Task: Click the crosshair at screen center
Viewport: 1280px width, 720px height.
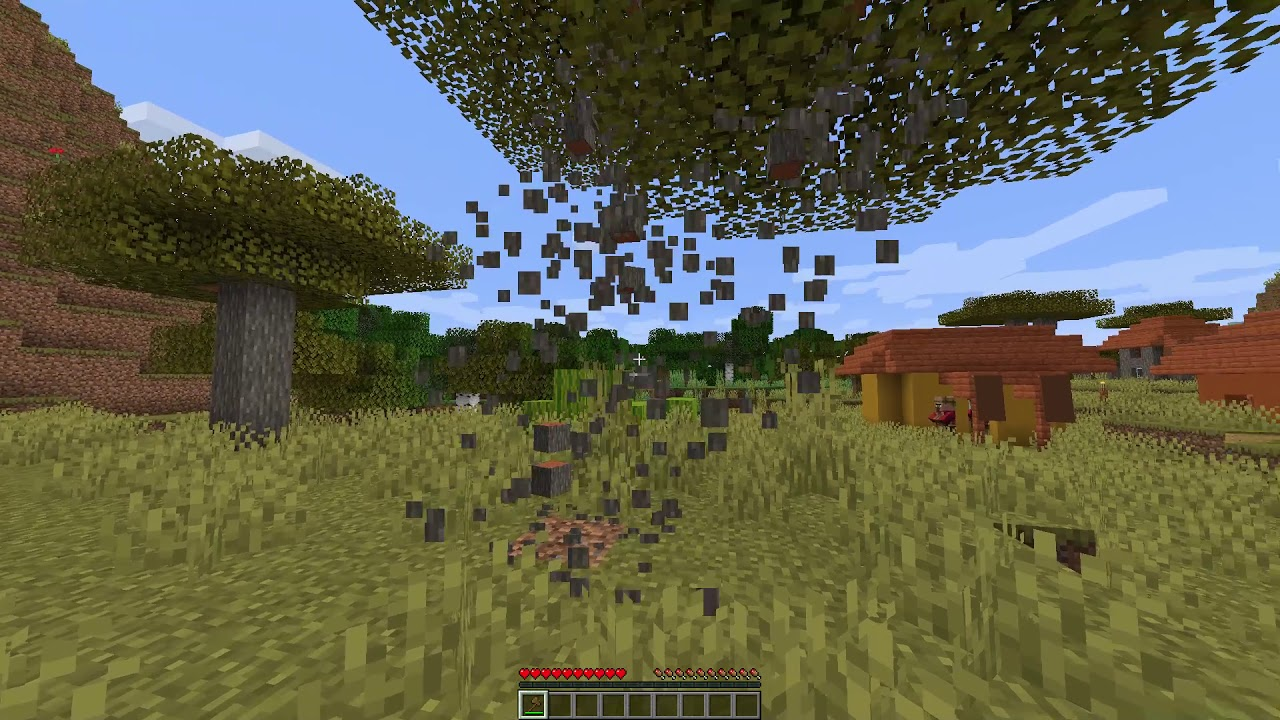Action: click(640, 358)
